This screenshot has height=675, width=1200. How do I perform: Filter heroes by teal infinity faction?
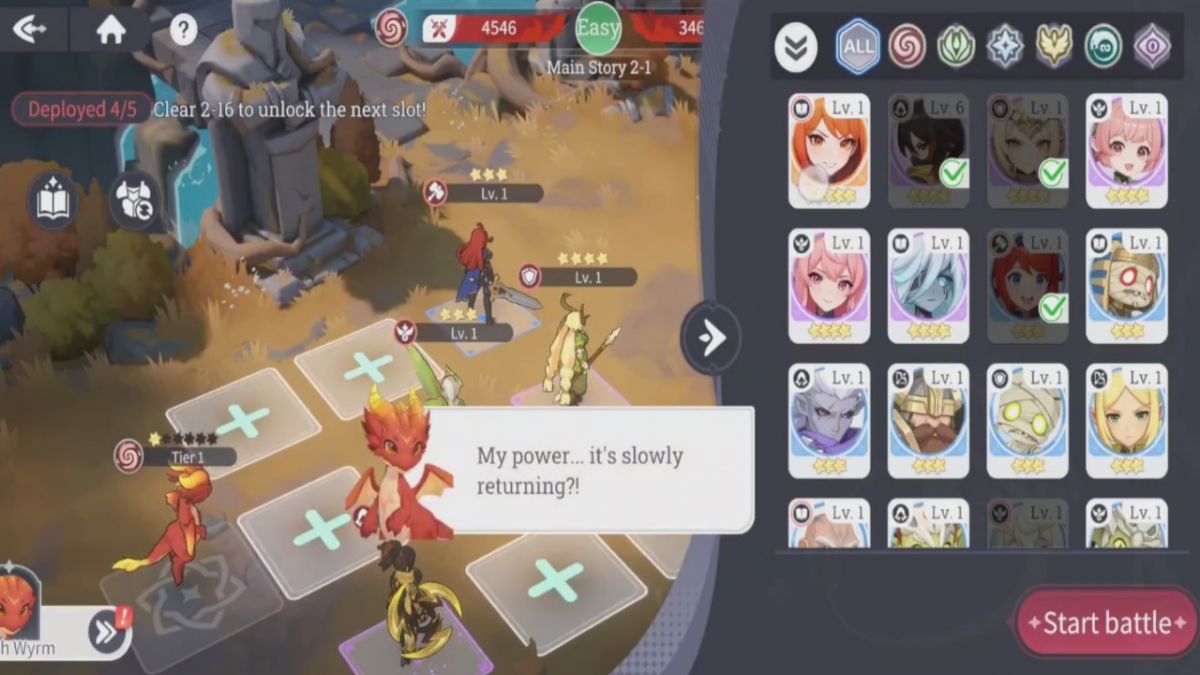[1103, 46]
